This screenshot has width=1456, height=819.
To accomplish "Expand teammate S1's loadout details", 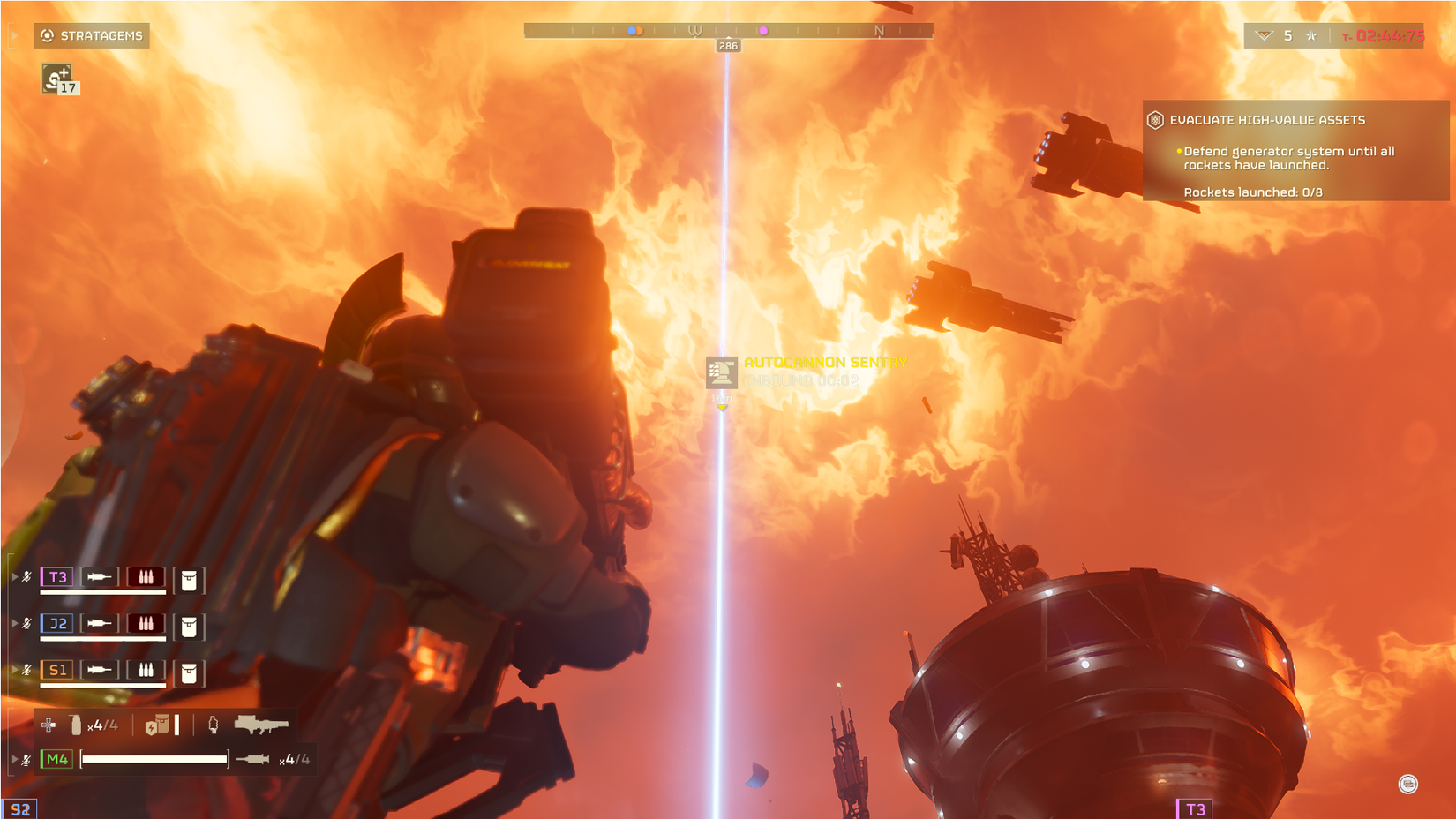I will click(x=15, y=670).
